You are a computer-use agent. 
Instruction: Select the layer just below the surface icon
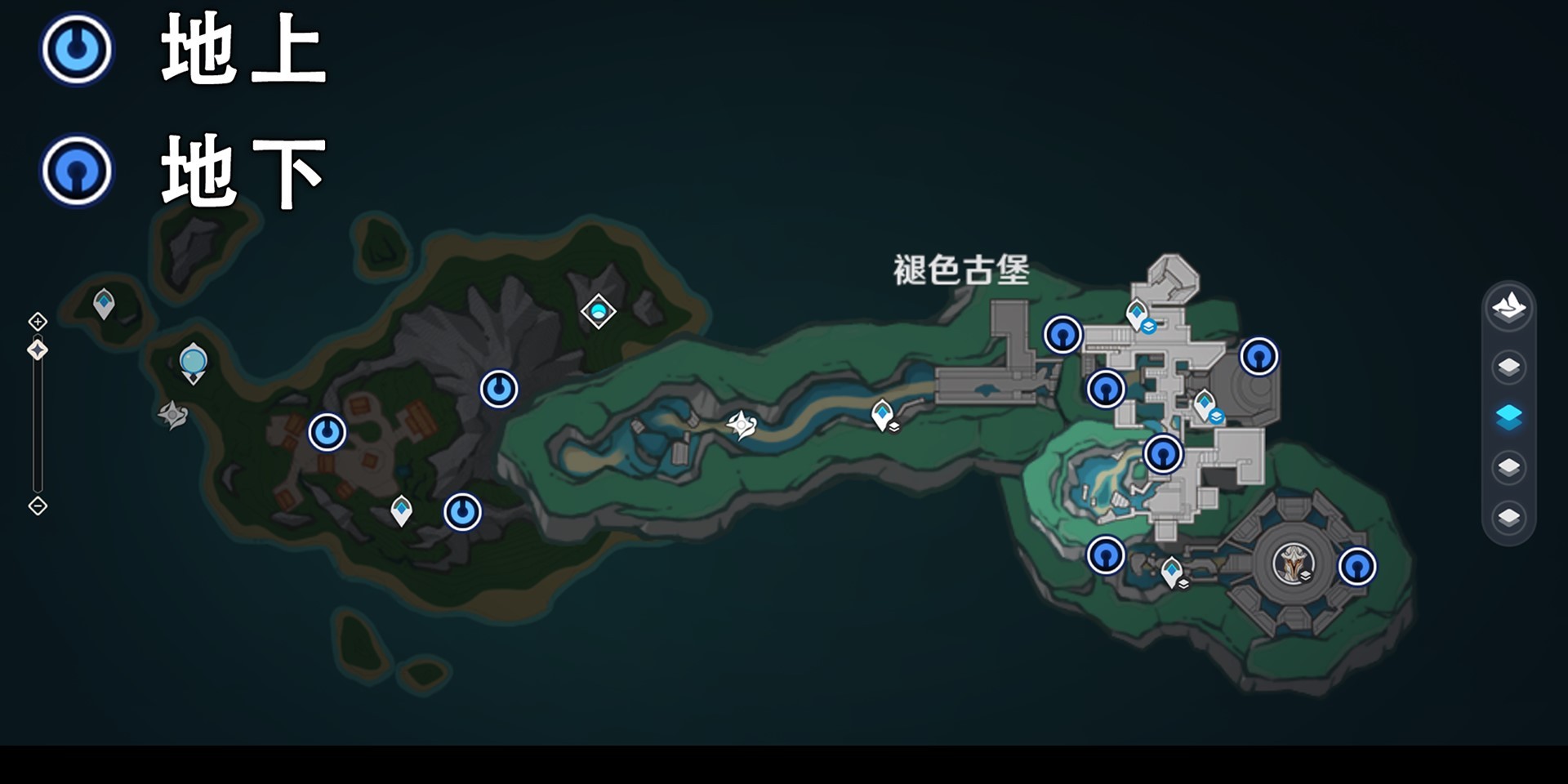click(x=1510, y=367)
